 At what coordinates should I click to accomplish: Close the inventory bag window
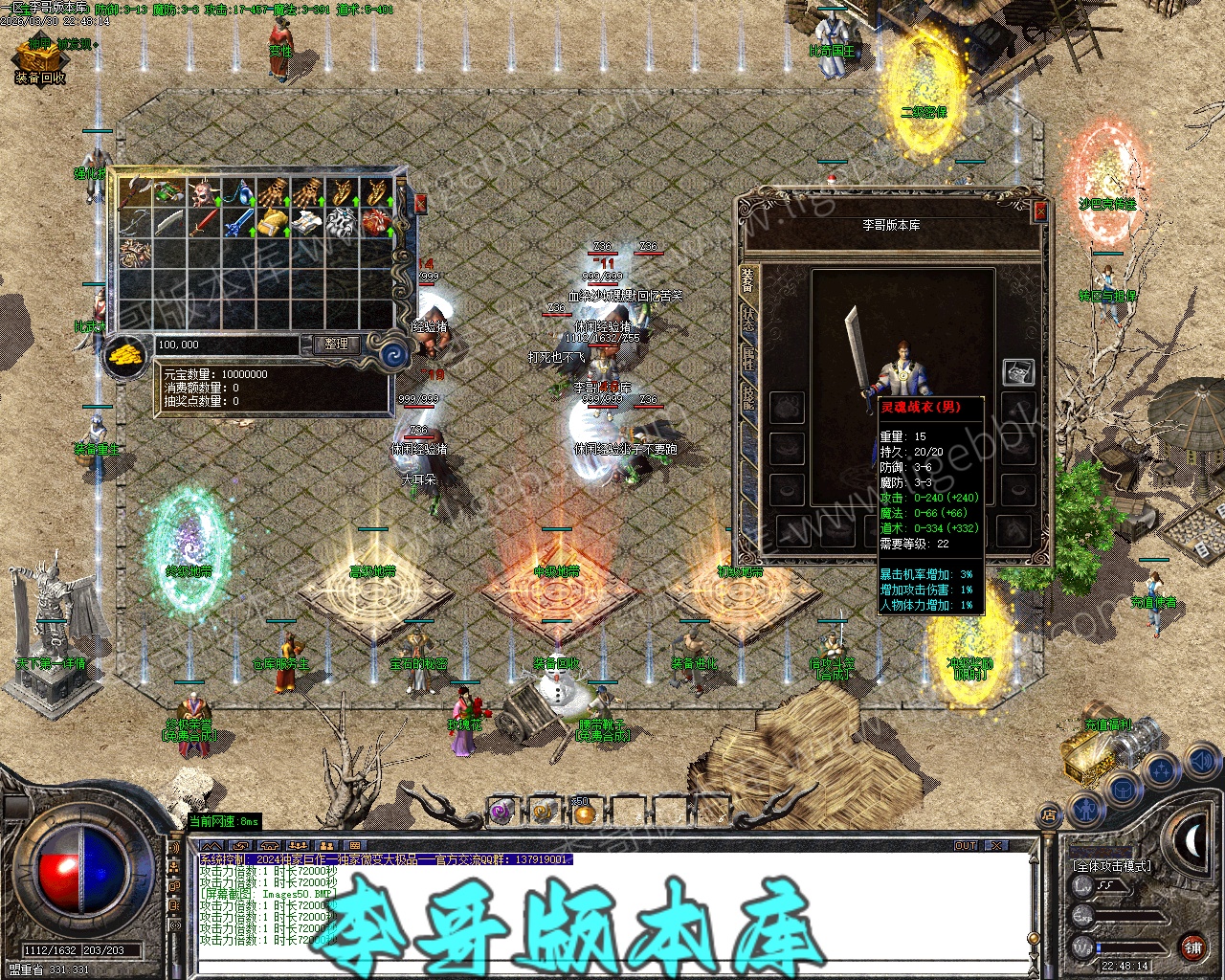pyautogui.click(x=420, y=203)
